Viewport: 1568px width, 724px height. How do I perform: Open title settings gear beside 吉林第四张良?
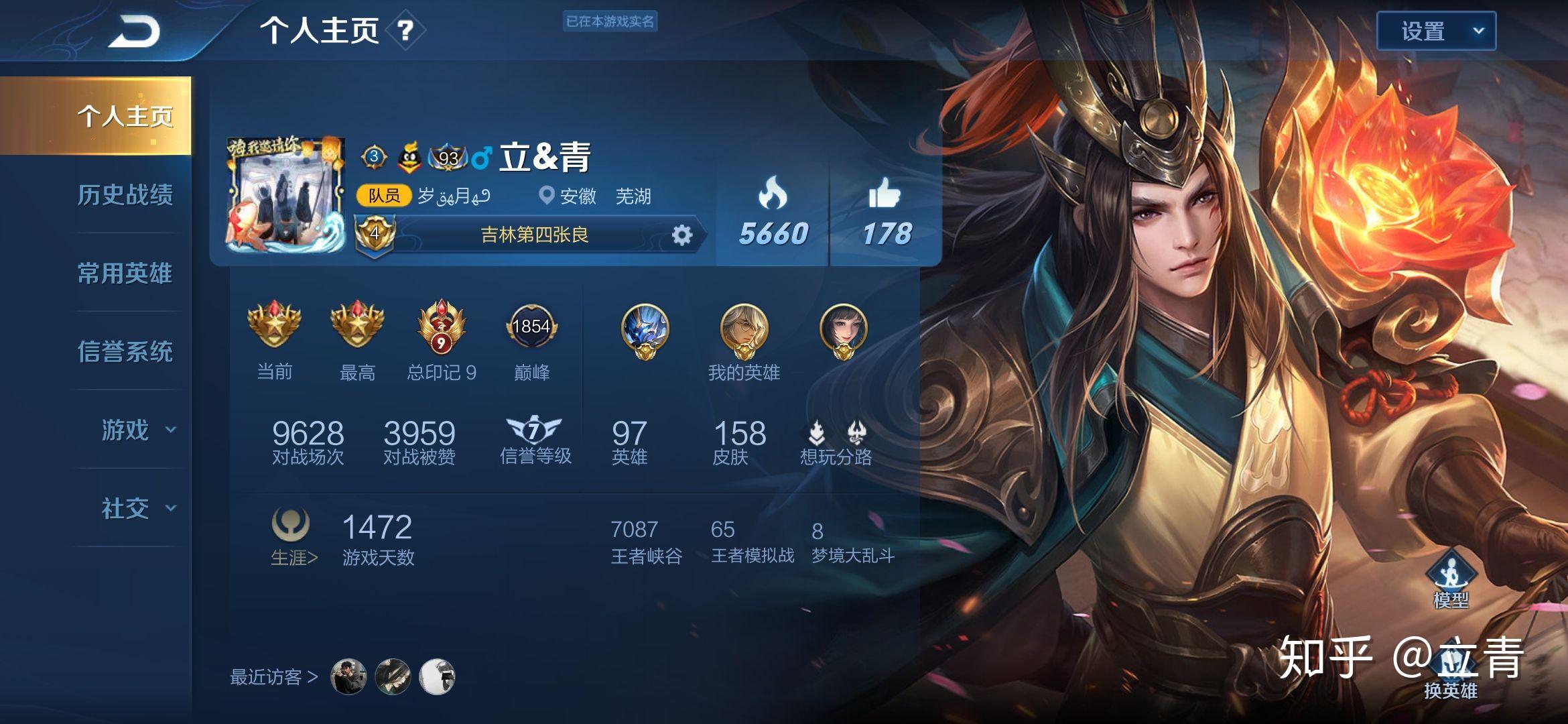click(681, 235)
